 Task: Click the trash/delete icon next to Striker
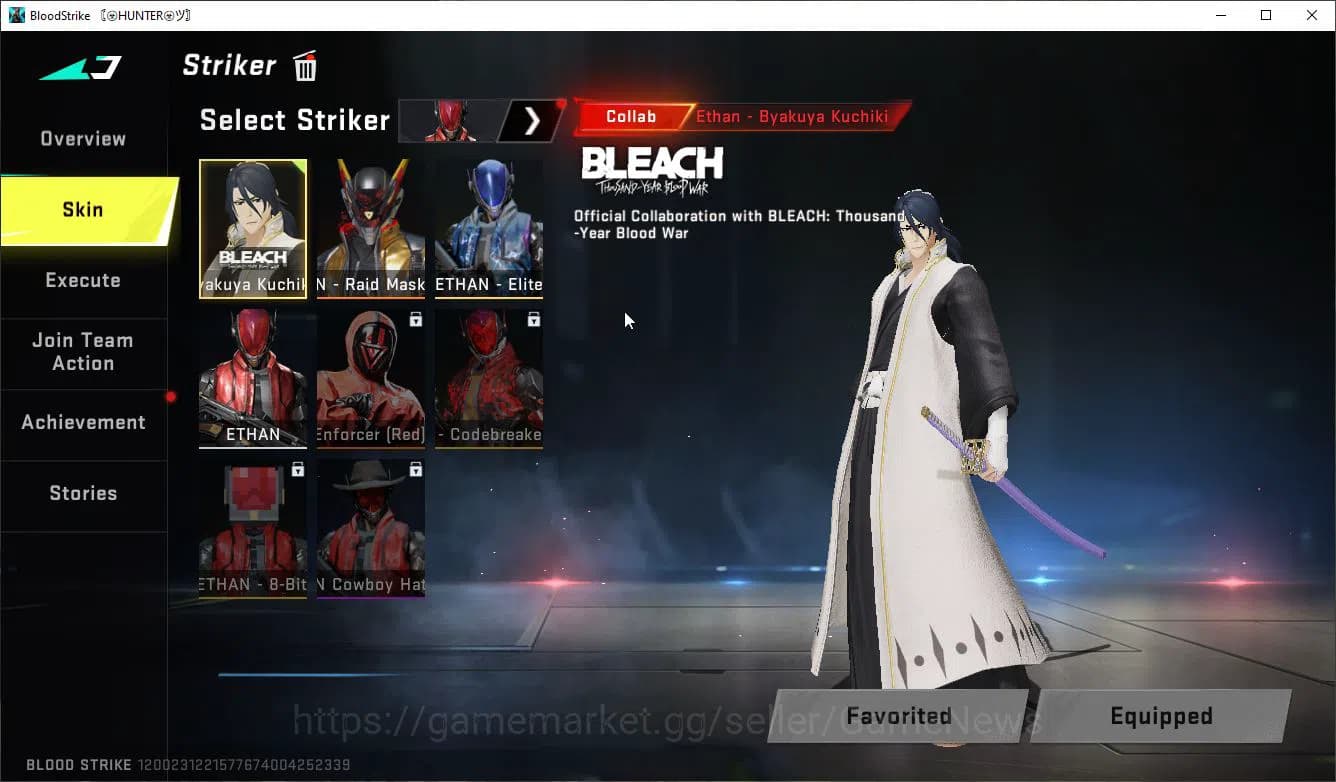tap(305, 65)
